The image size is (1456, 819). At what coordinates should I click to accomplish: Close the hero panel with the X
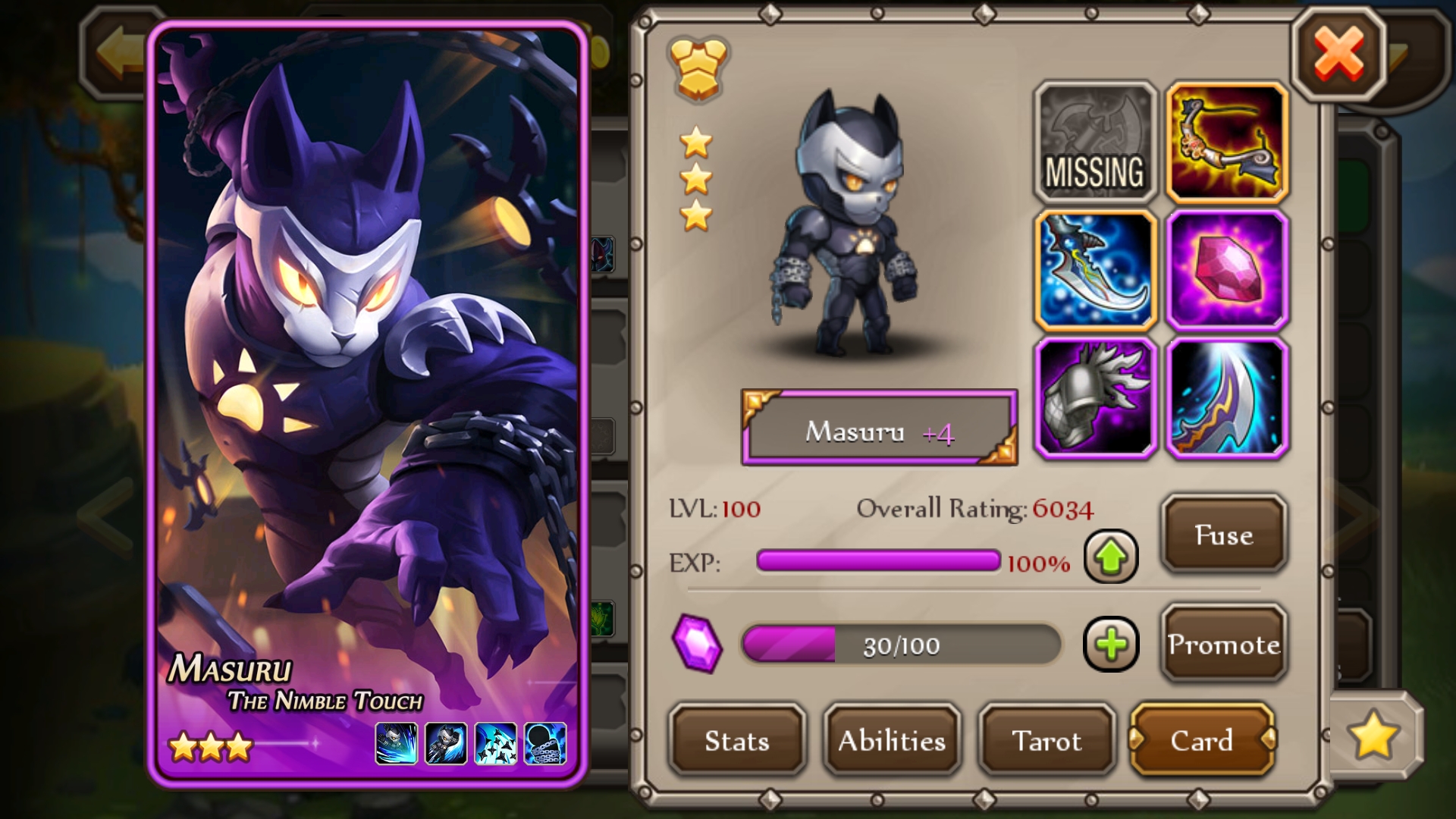[x=1338, y=54]
